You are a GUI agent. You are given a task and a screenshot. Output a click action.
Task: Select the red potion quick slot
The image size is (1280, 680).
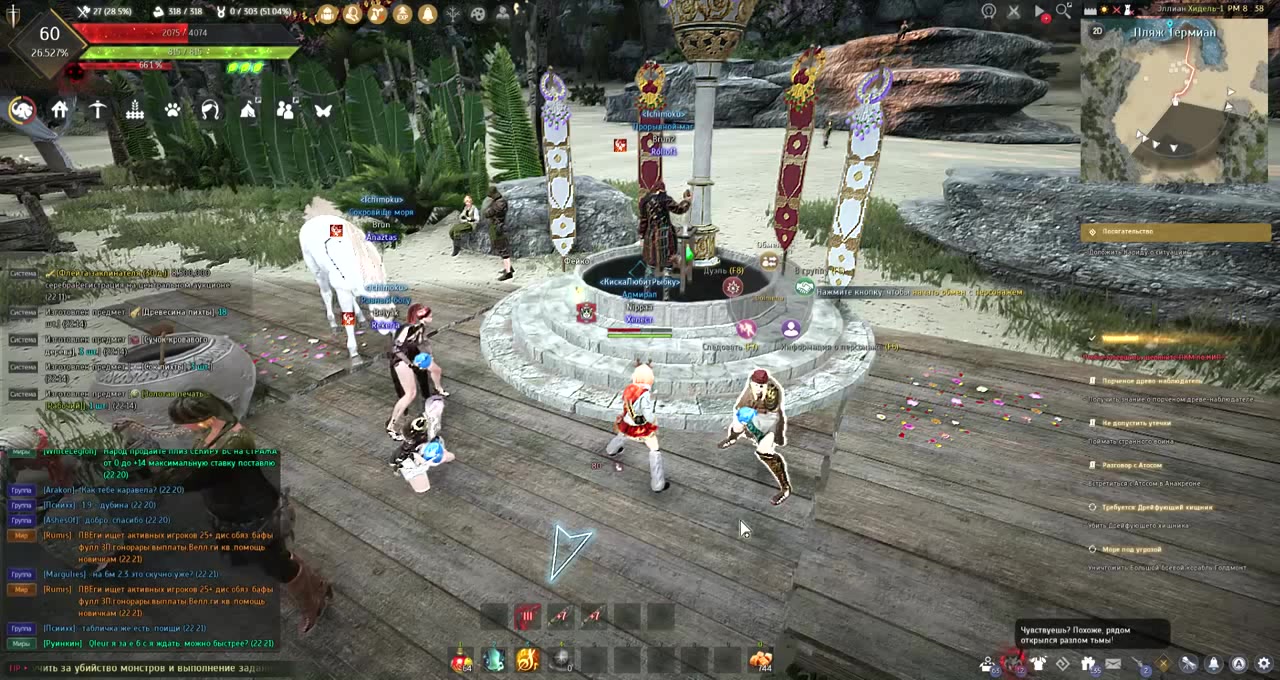(461, 660)
